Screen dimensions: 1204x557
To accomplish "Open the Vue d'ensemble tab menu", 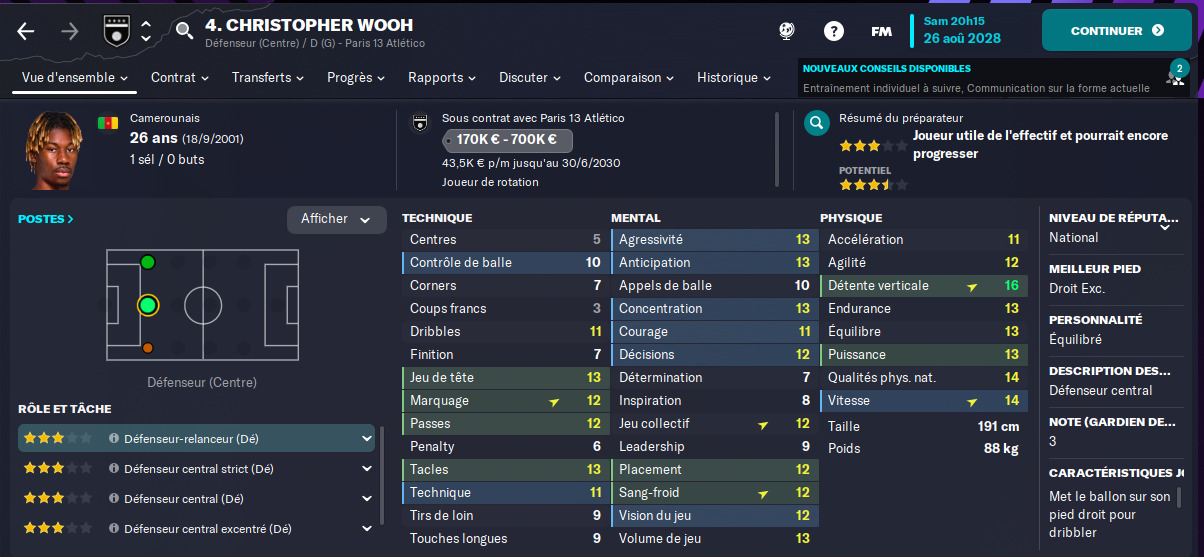I will point(75,78).
